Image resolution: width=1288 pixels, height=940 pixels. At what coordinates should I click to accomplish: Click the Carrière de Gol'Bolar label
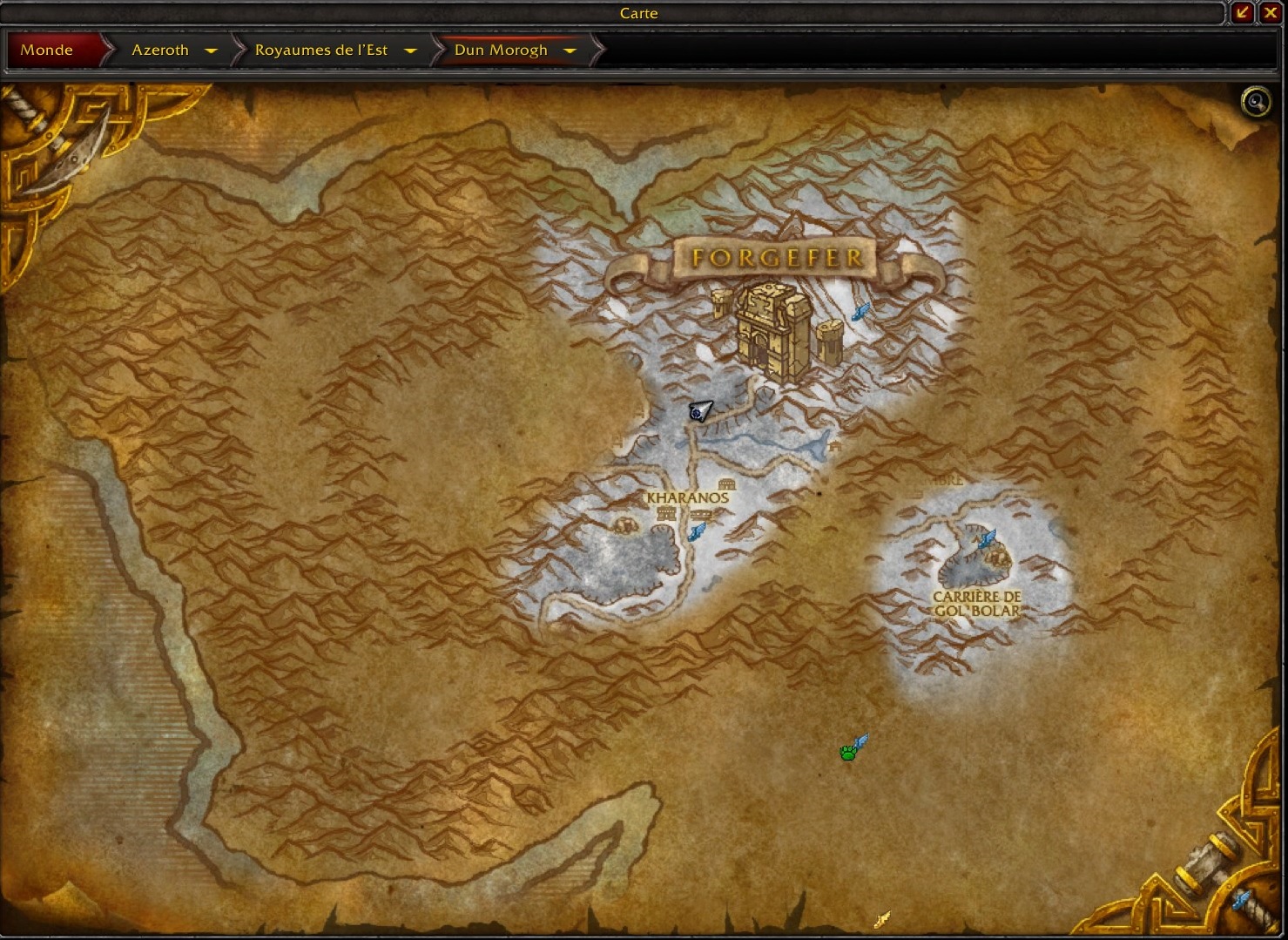click(x=977, y=604)
